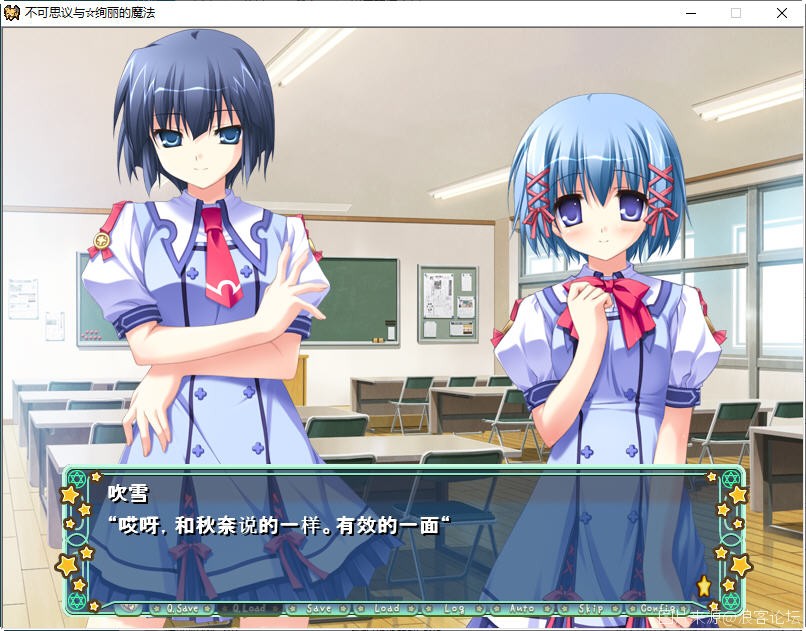Minimize the game window
Image resolution: width=806 pixels, height=631 pixels.
click(690, 13)
